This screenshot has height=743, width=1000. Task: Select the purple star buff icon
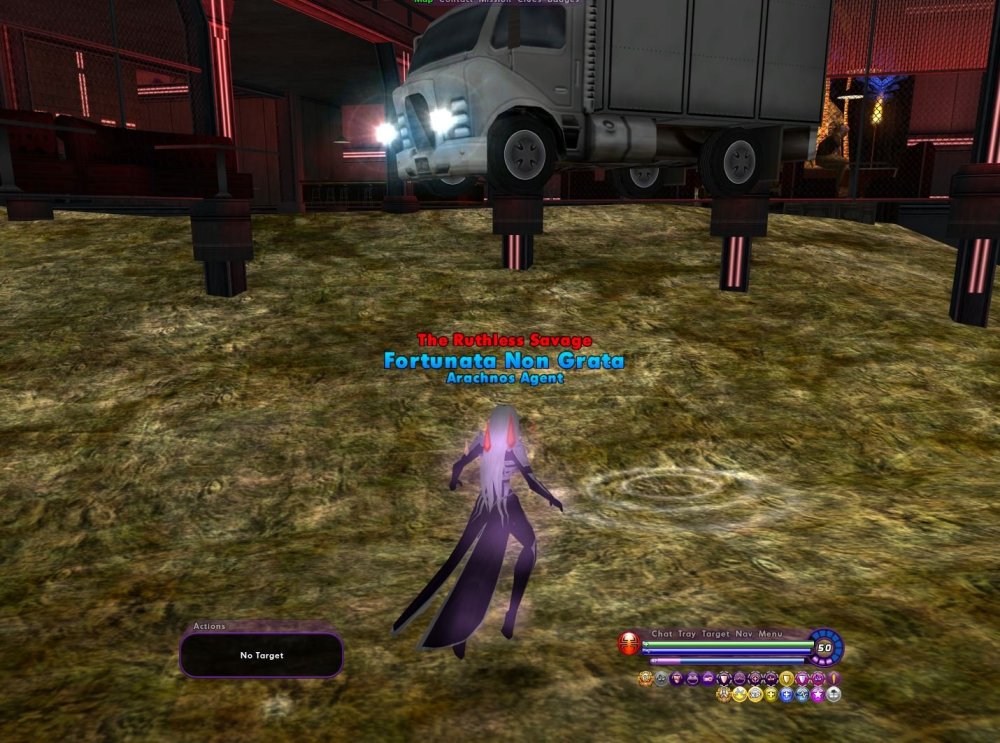coord(817,694)
